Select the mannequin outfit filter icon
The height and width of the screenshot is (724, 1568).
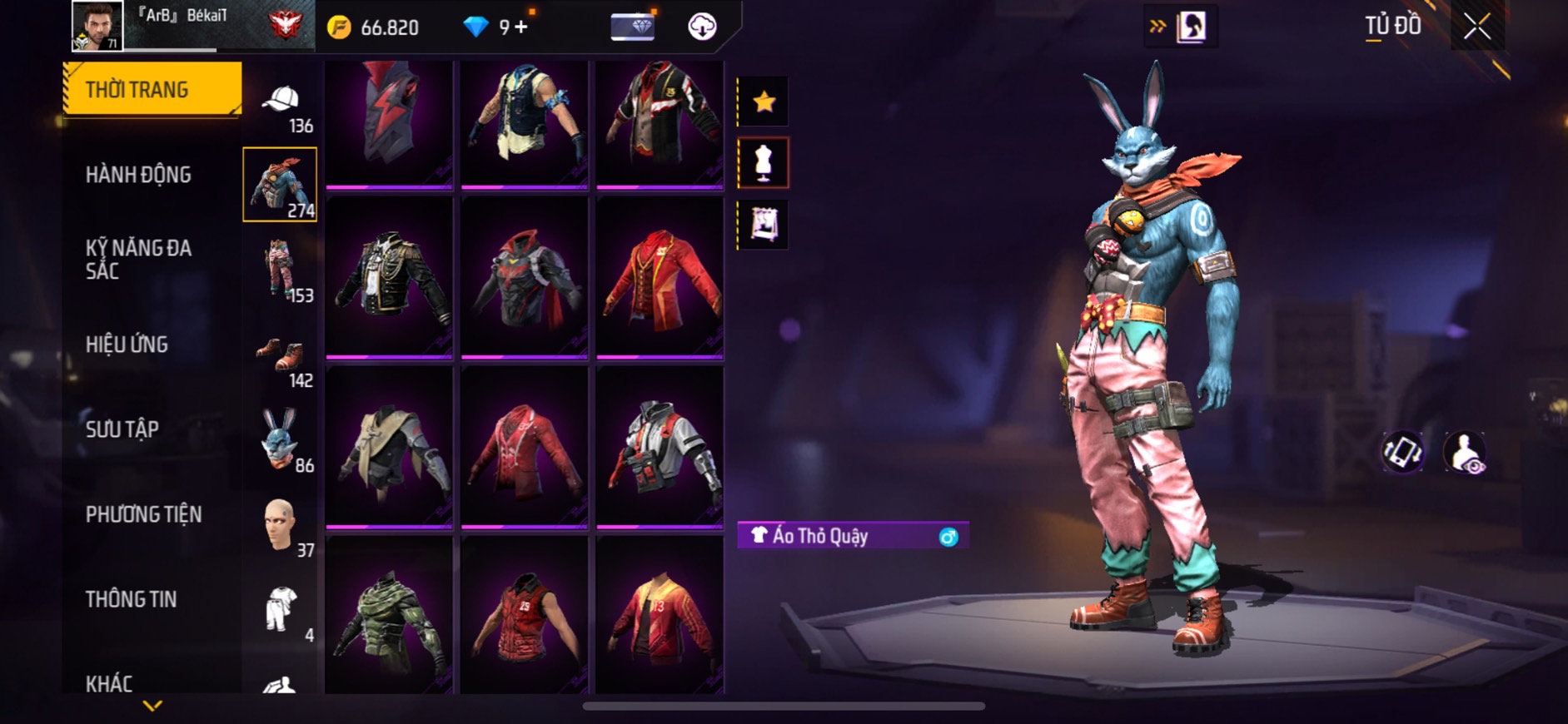coord(764,163)
